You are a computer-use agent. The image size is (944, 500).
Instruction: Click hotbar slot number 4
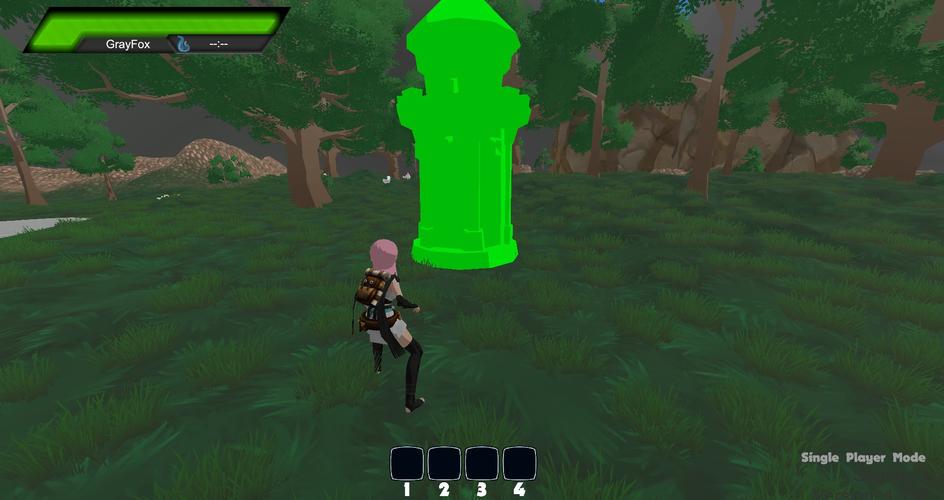(519, 463)
